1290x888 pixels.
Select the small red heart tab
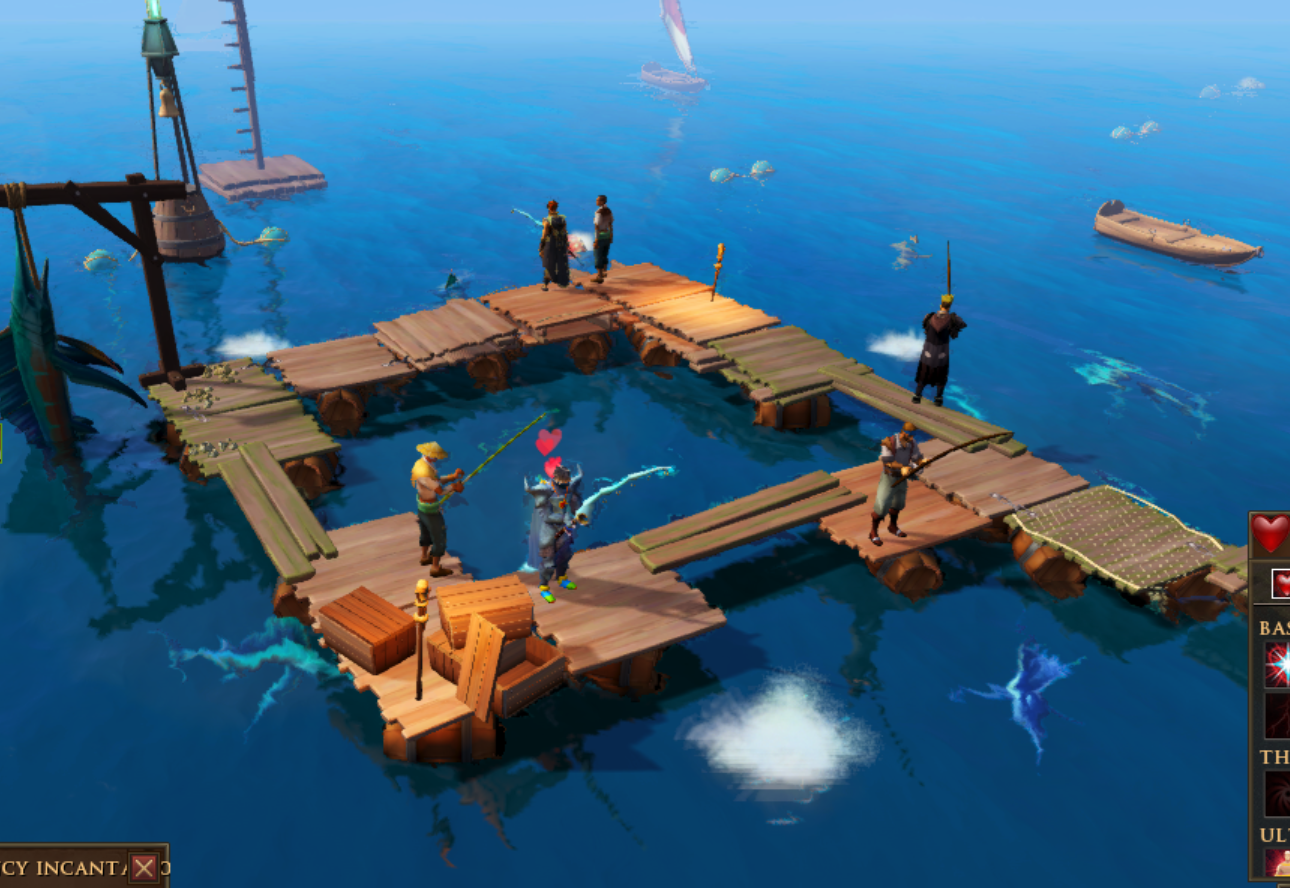point(1281,583)
